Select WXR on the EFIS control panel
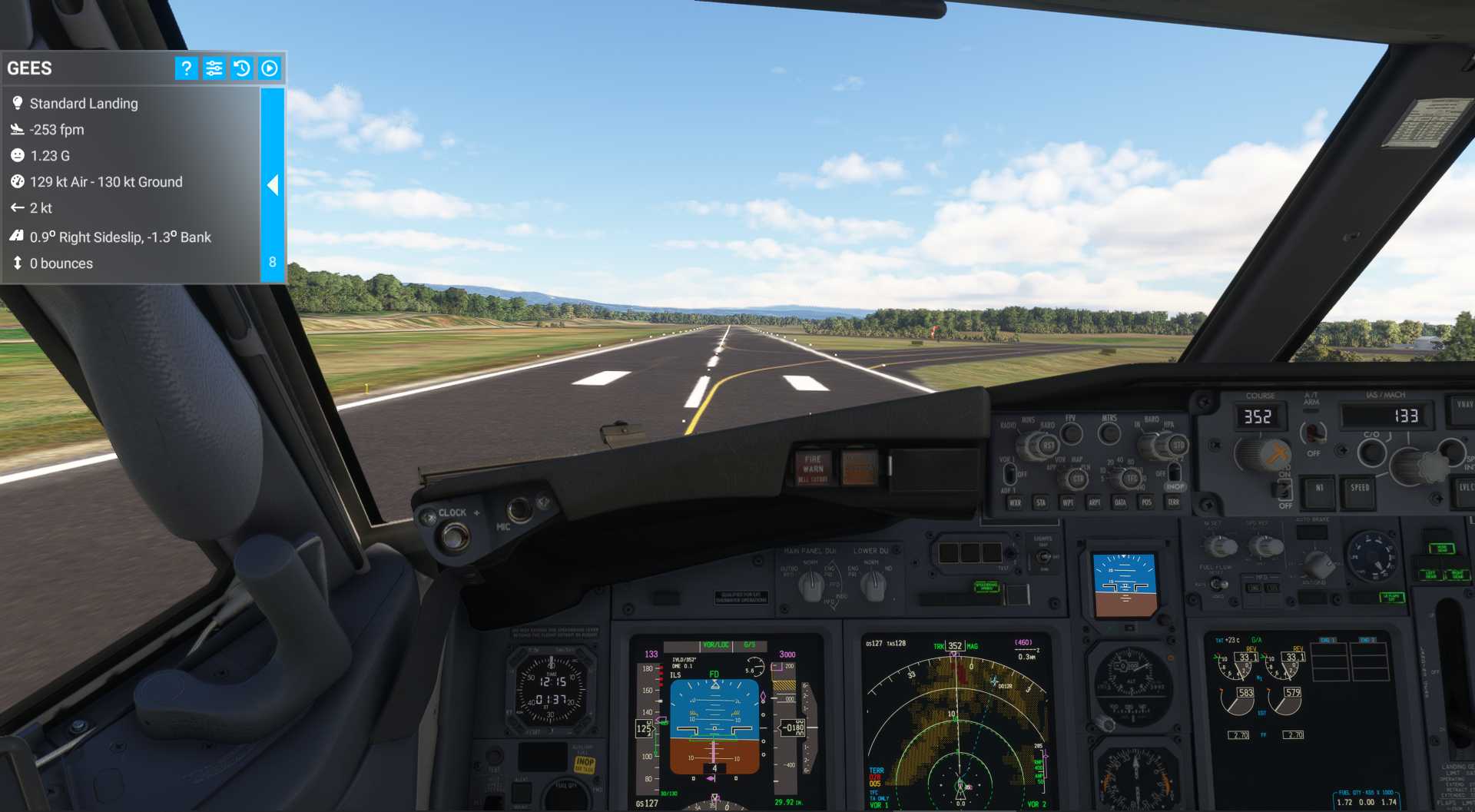The height and width of the screenshot is (812, 1475). point(1015,502)
